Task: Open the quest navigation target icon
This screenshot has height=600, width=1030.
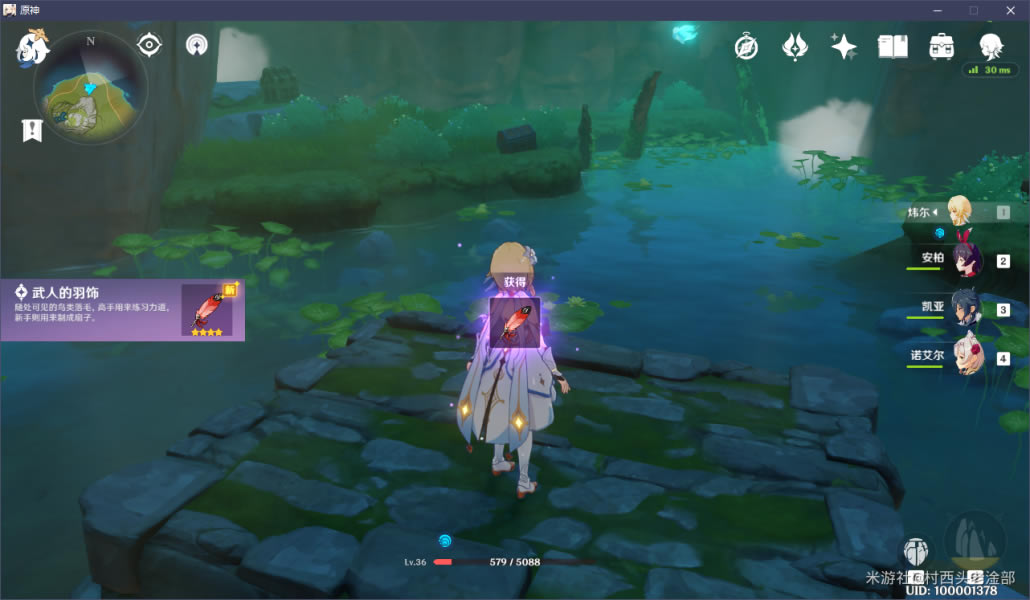Action: (x=150, y=45)
